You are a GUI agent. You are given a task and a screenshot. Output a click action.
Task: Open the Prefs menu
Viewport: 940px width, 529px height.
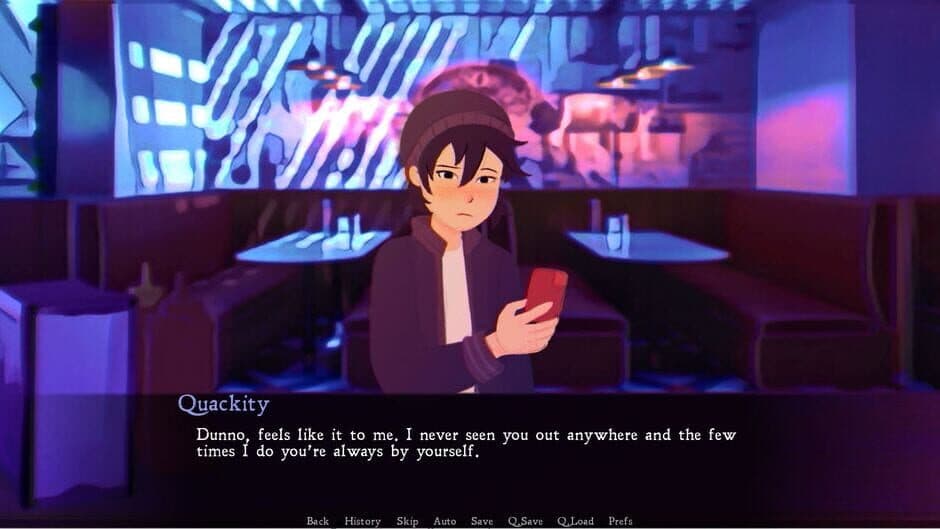coord(620,521)
